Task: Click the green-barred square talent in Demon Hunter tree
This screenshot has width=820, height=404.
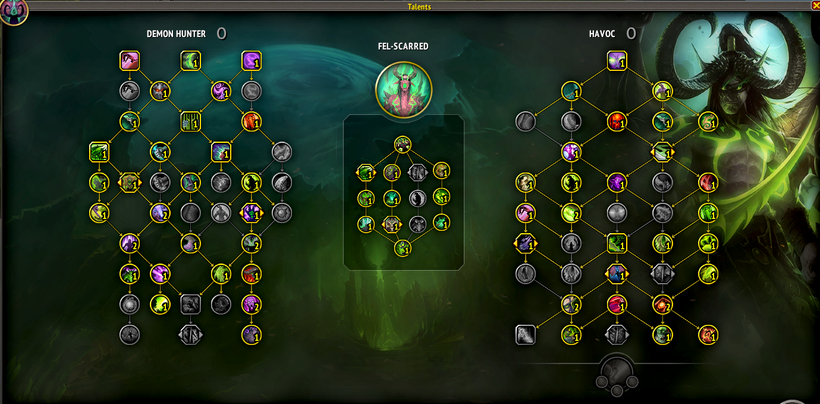Action: pyautogui.click(x=189, y=122)
